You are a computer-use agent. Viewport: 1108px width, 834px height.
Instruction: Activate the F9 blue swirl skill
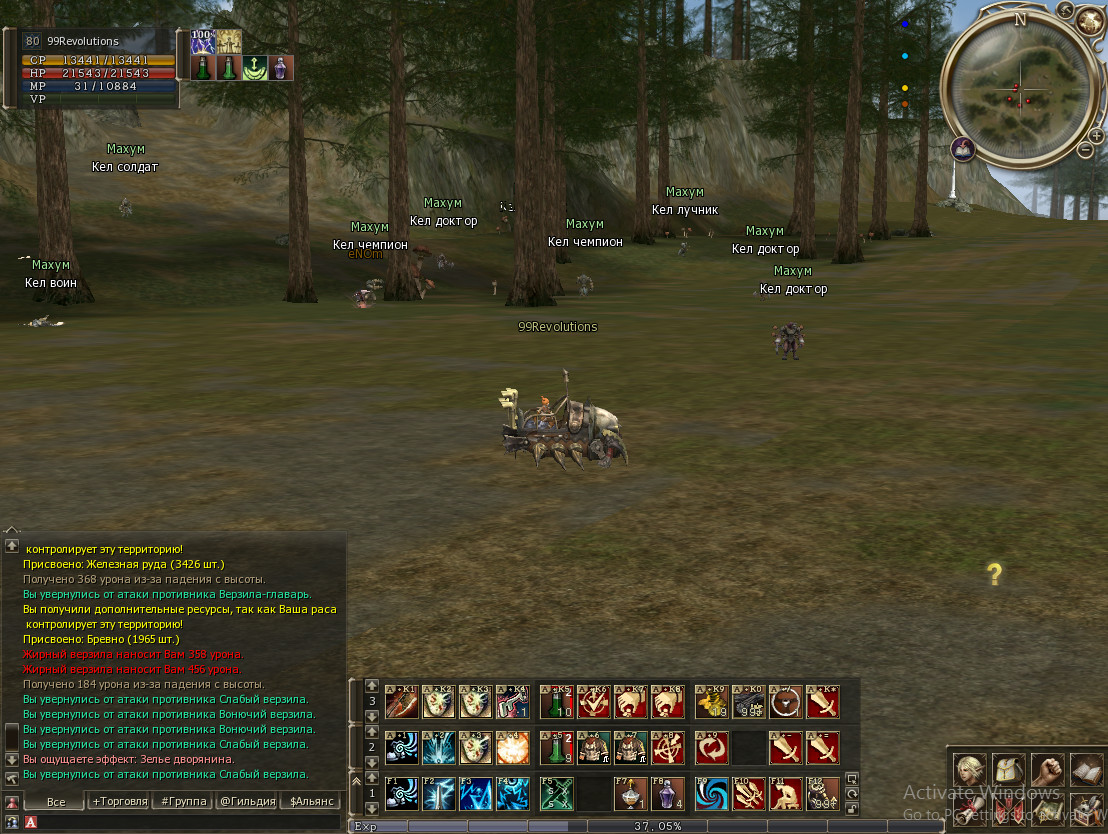(711, 794)
